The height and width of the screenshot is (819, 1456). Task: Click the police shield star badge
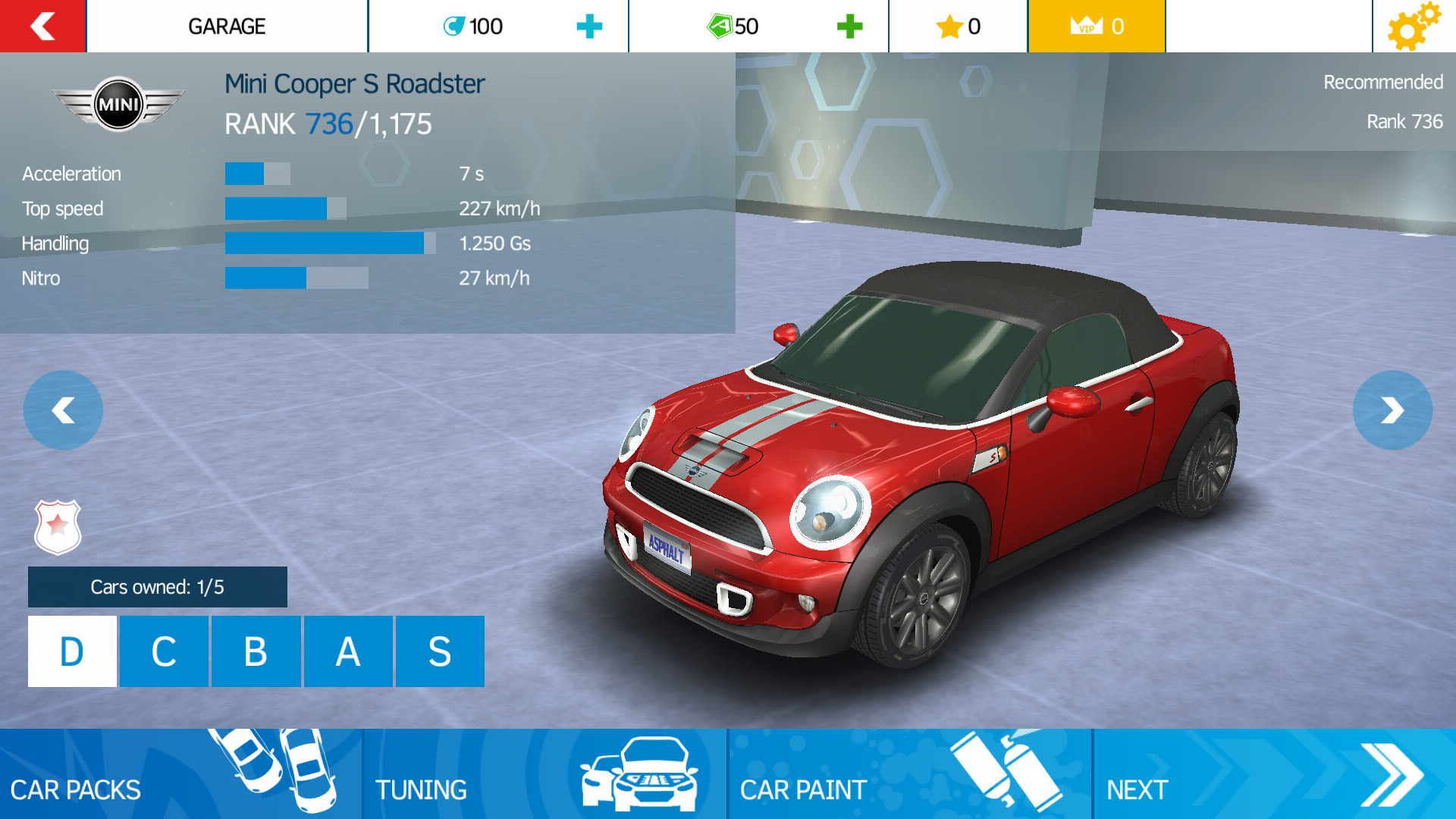tap(58, 526)
